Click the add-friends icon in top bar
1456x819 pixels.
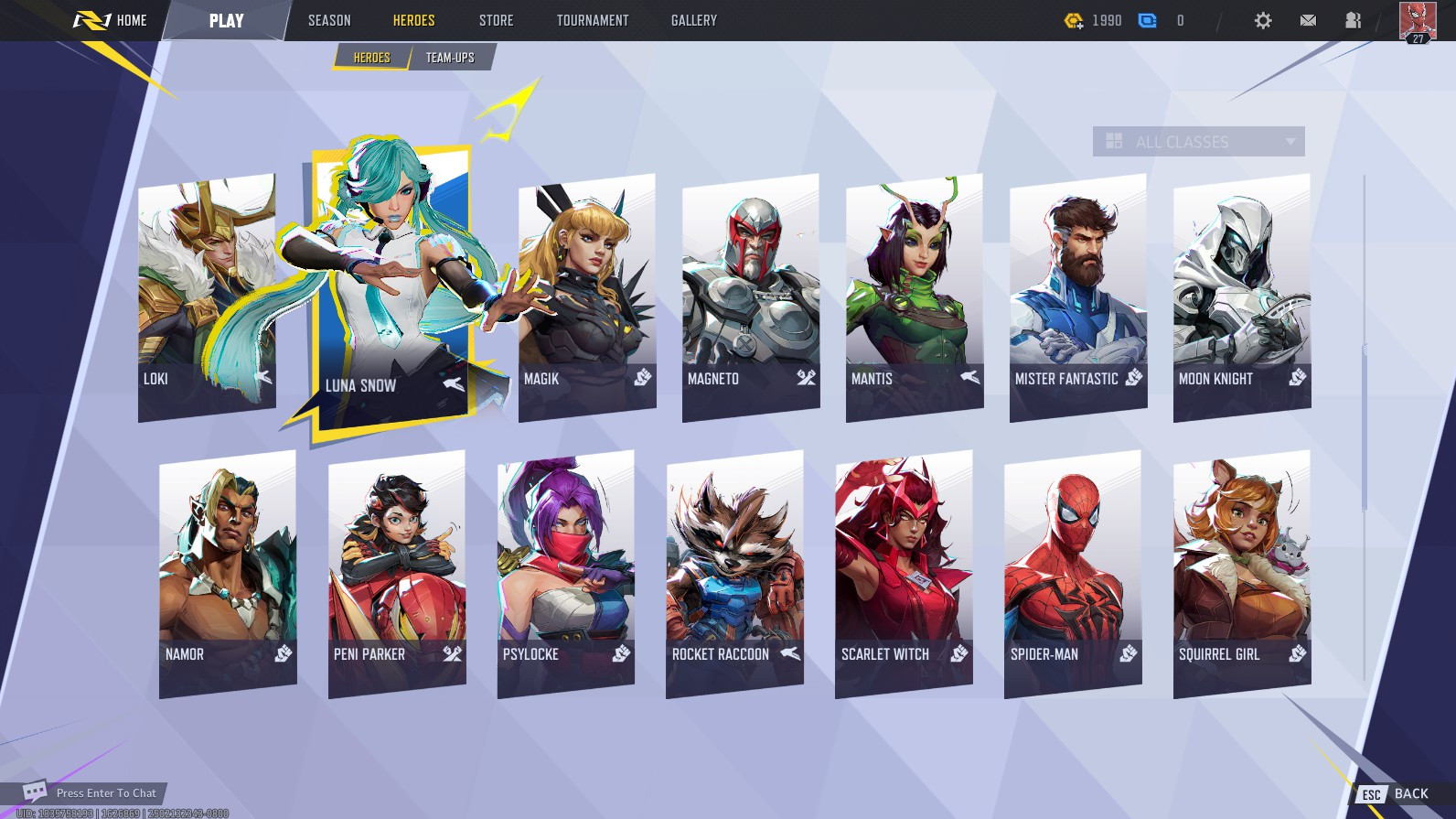[1352, 19]
